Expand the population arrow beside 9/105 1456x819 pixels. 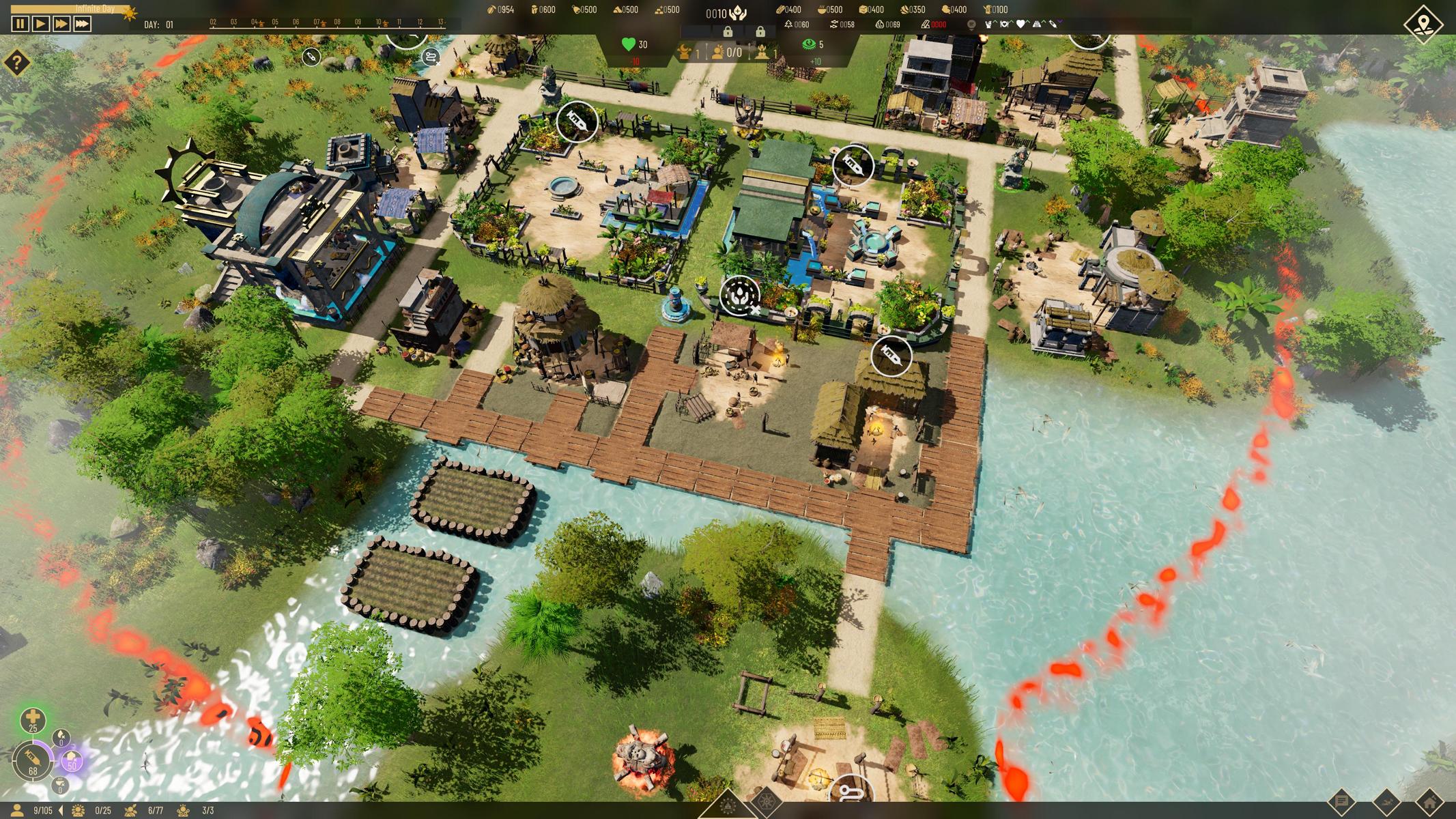point(61,810)
